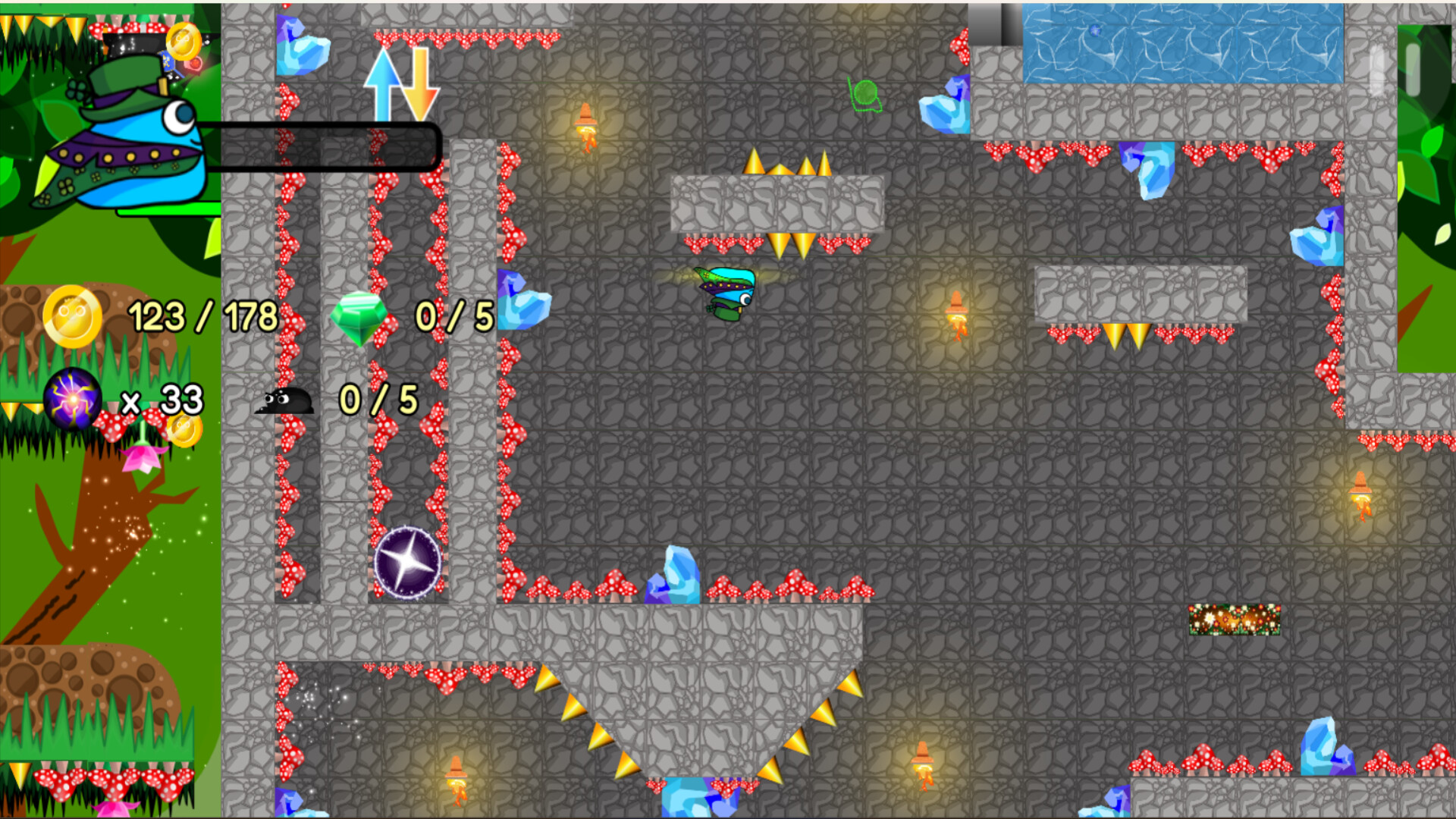Click the black mouse collectible icon
Screen dimensions: 1456x819
(x=284, y=402)
